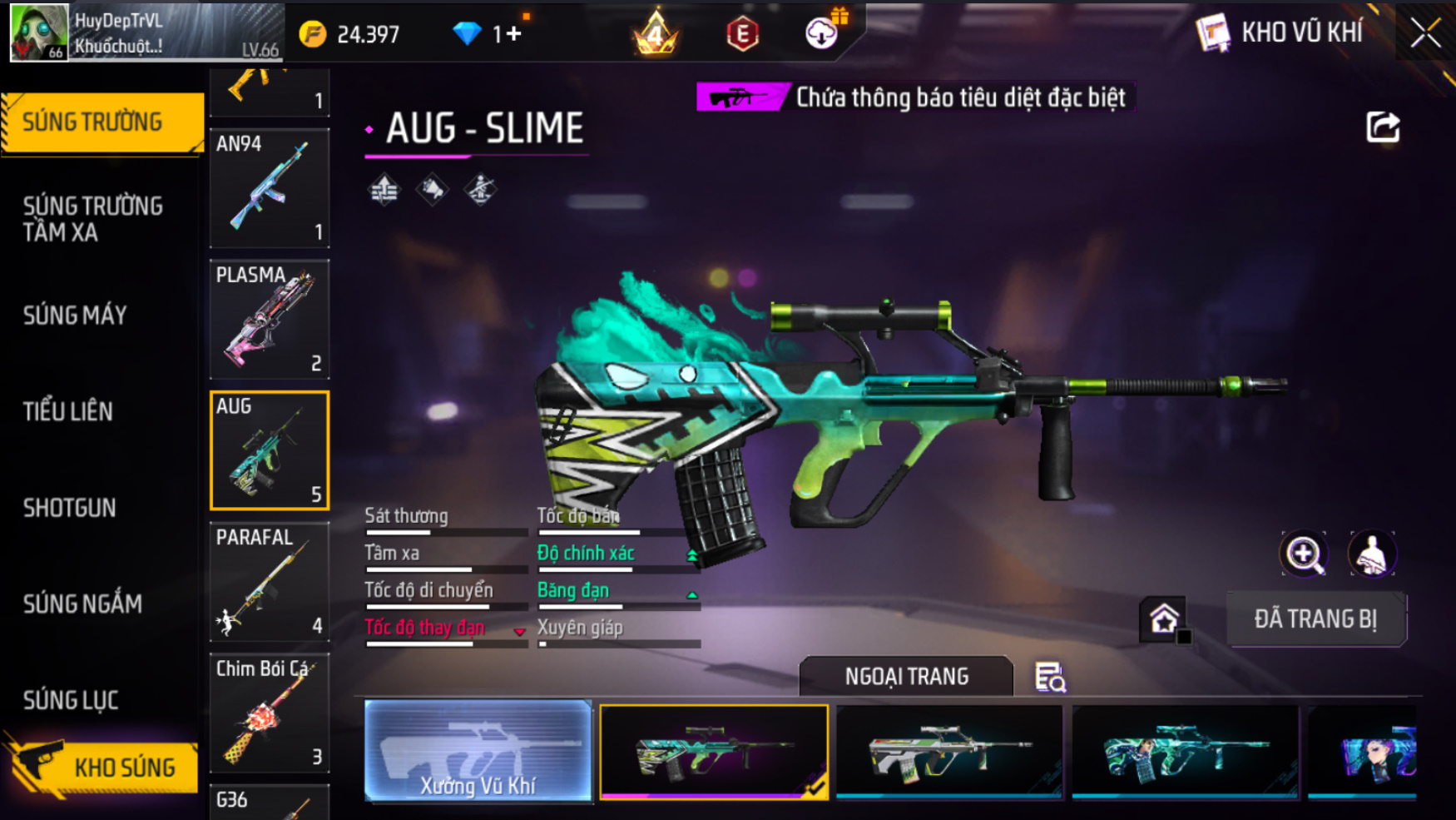Click the Đã Trang Bị button
Screen dimensions: 1456x820
point(1316,619)
